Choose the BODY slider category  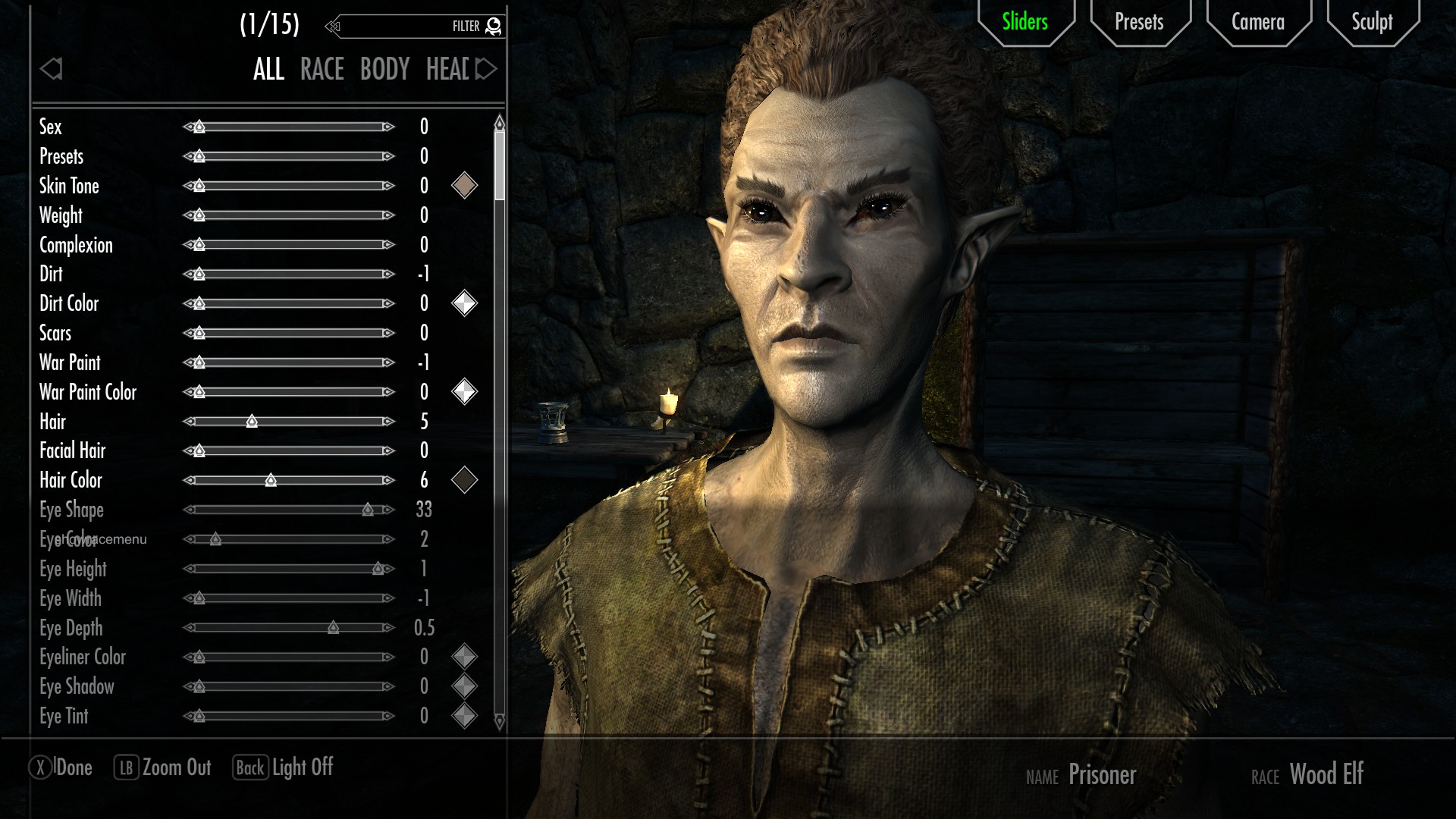[x=384, y=70]
